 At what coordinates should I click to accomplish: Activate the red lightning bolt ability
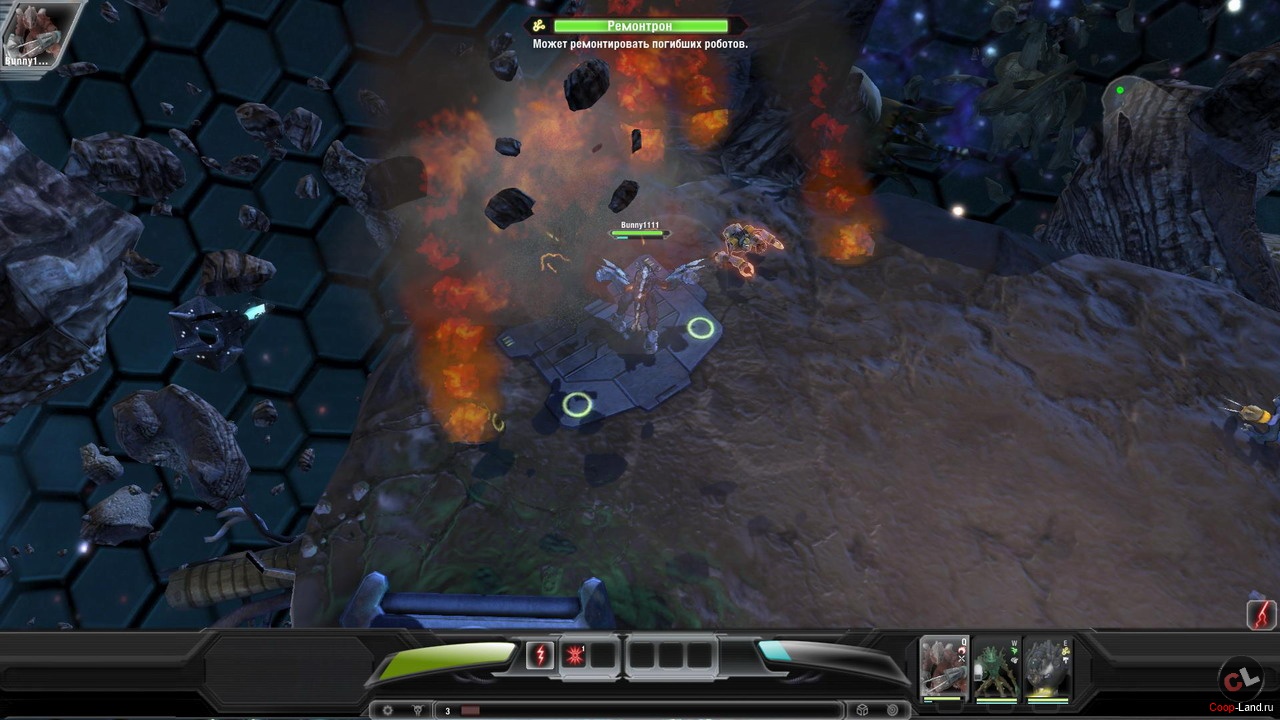tap(540, 656)
